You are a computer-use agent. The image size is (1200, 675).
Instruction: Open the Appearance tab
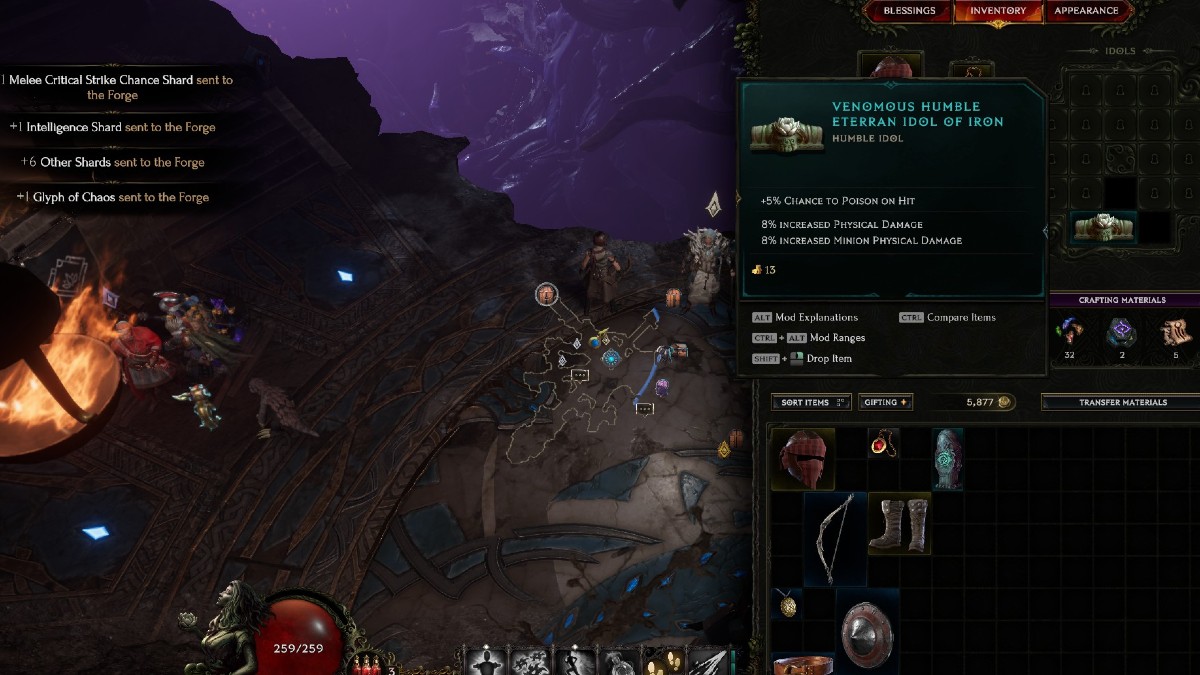pyautogui.click(x=1086, y=11)
